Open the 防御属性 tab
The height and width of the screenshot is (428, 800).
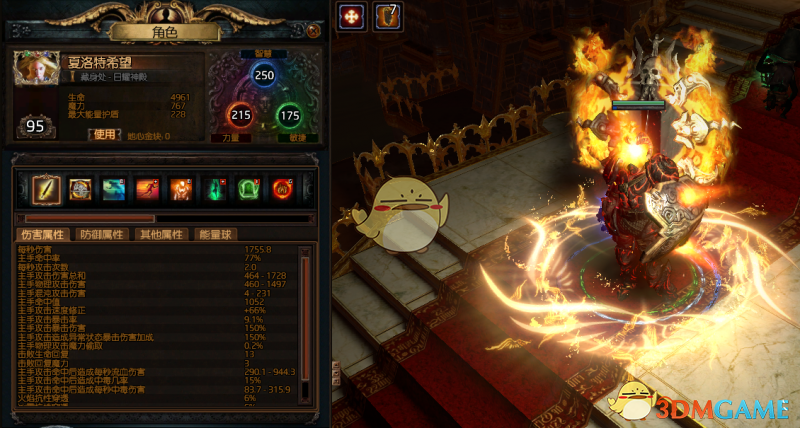[x=103, y=234]
